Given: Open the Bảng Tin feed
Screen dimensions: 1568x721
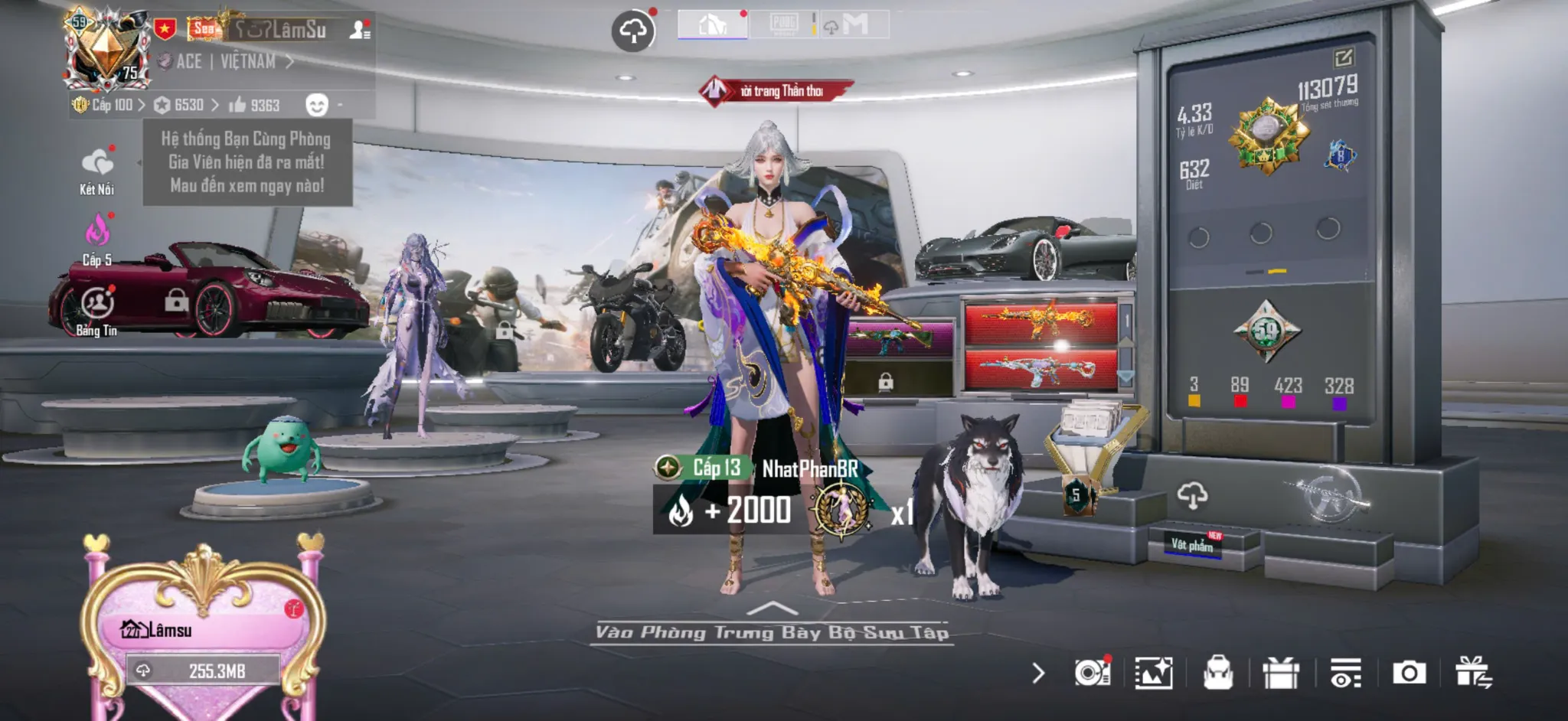Looking at the screenshot, I should click(x=97, y=304).
